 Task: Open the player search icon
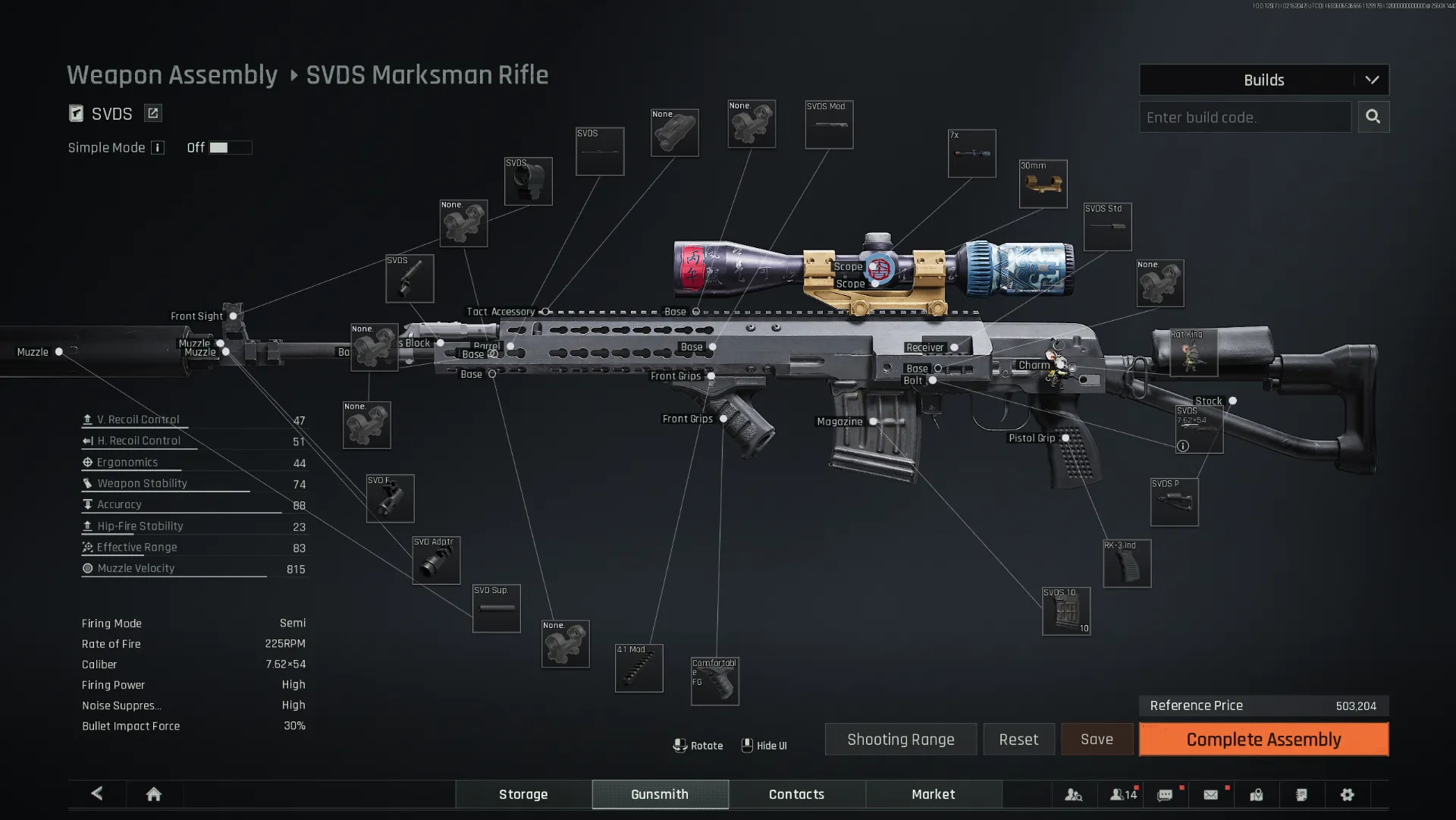(x=1074, y=794)
